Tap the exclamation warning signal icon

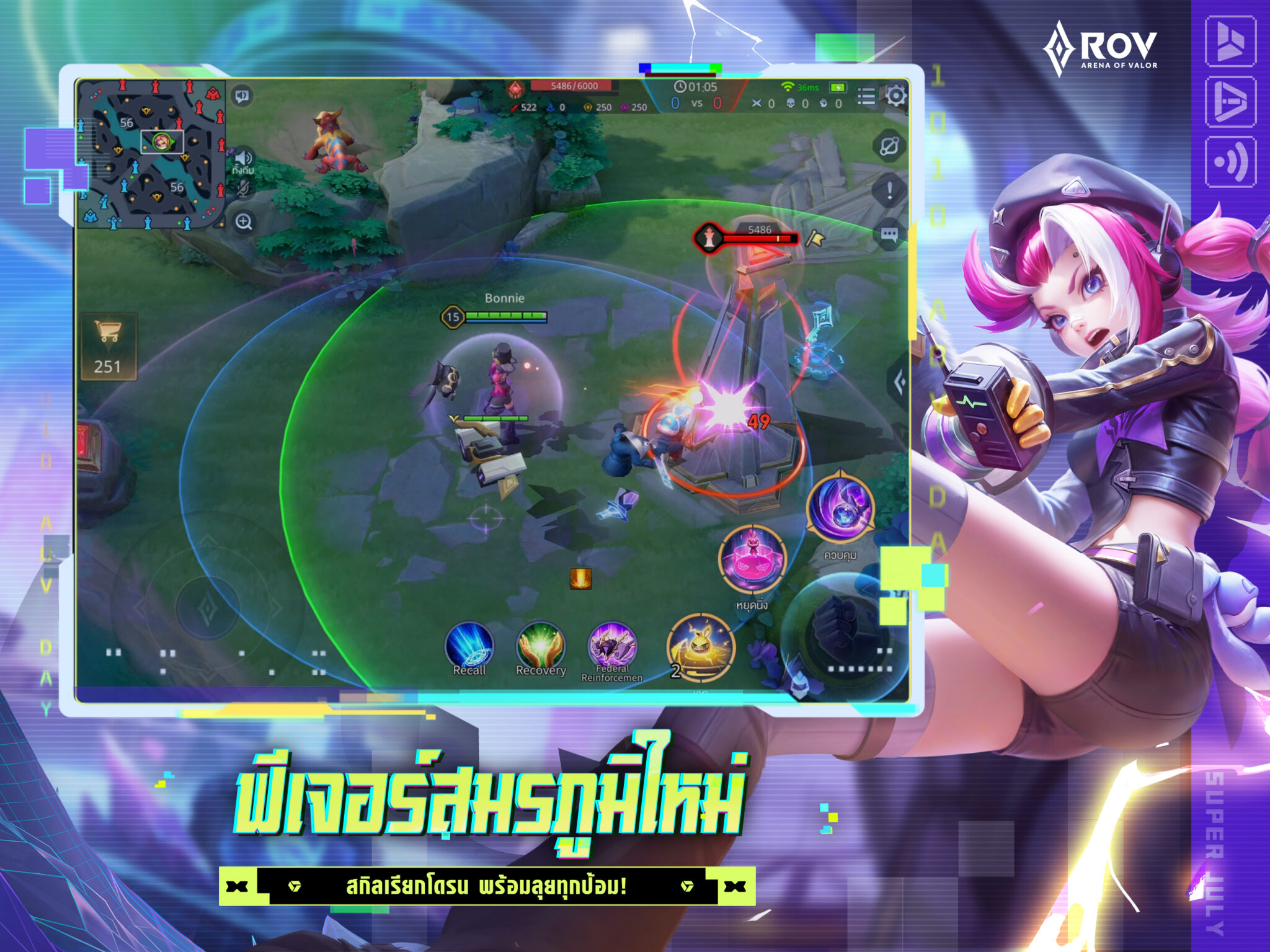pos(889,190)
